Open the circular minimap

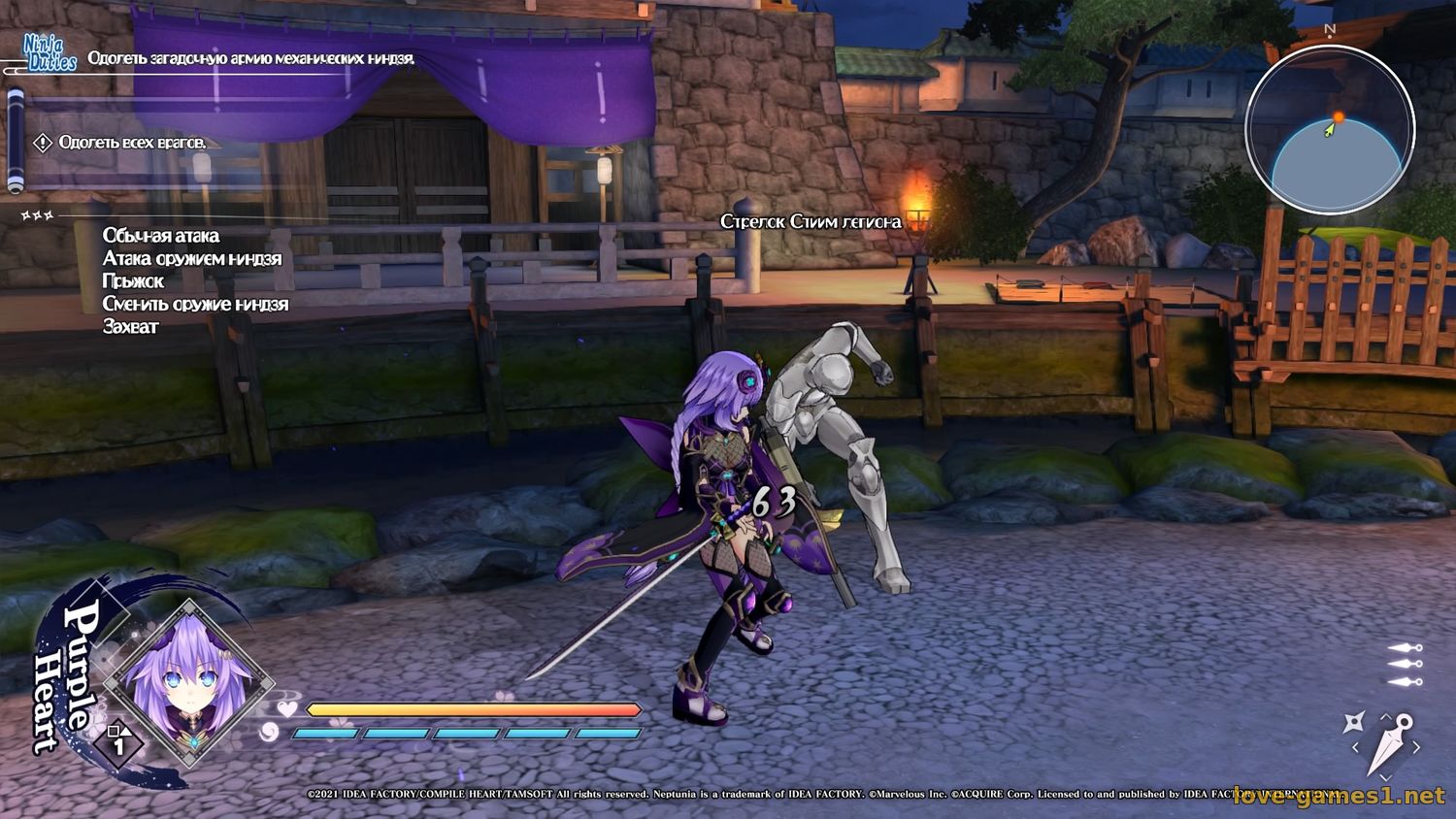1330,130
